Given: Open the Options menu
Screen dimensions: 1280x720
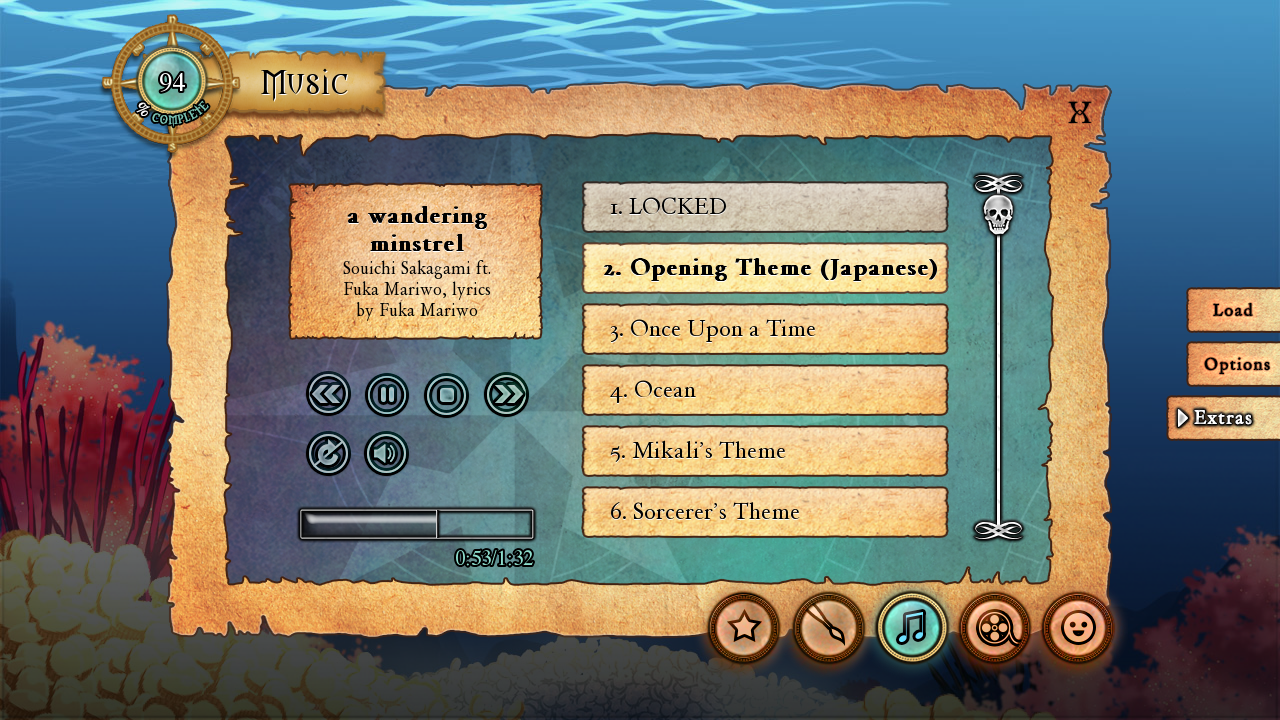Looking at the screenshot, I should 1235,364.
